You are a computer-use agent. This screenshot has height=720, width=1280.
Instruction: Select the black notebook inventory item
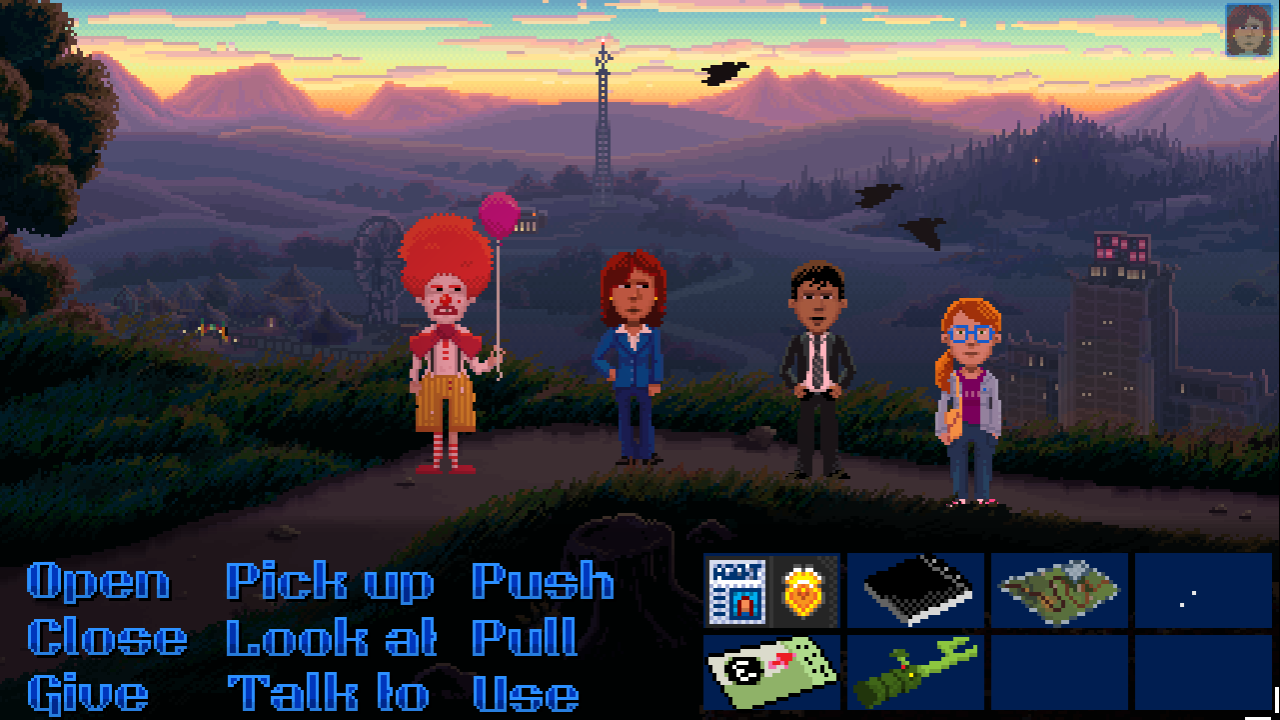point(915,590)
